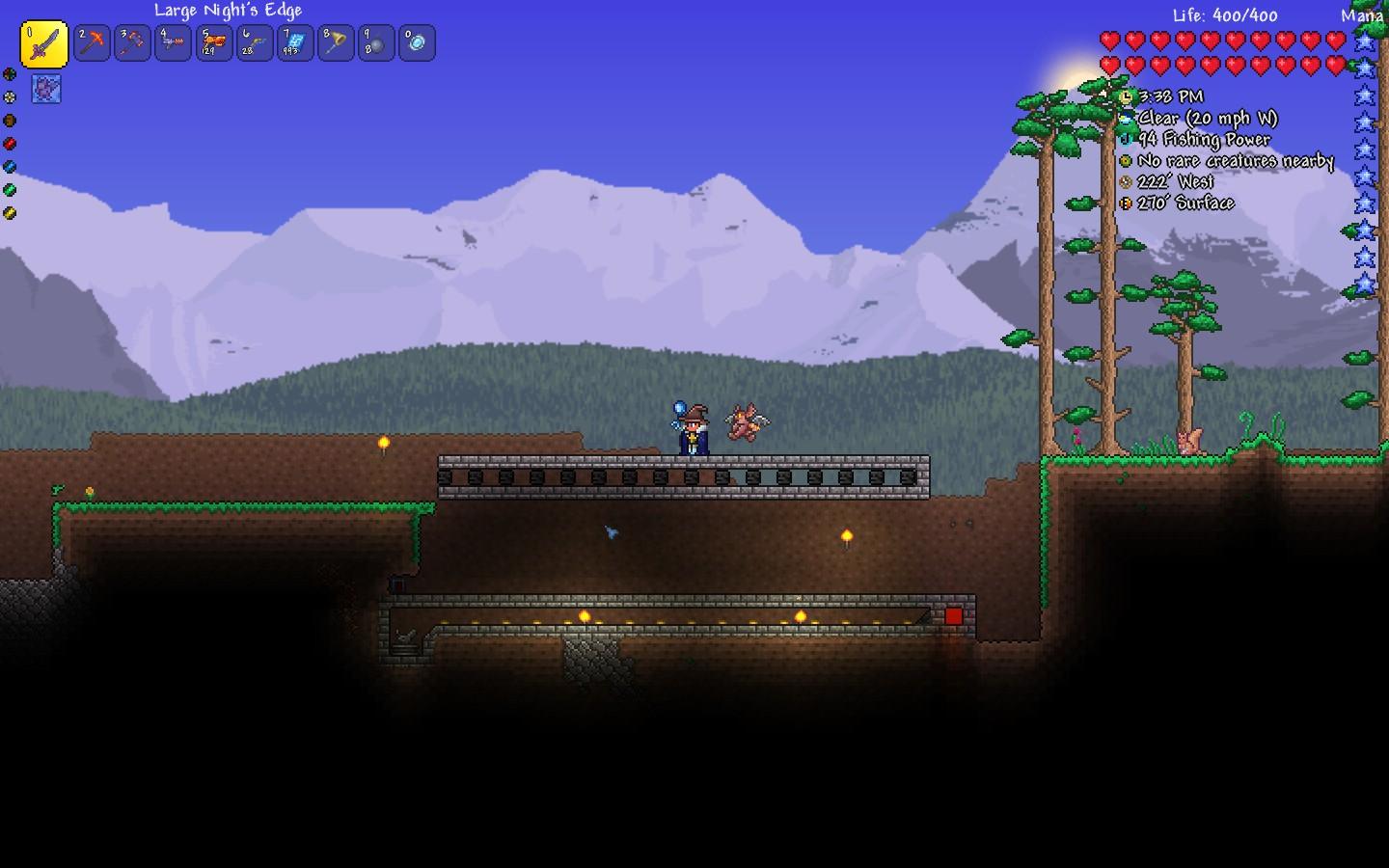Click the weather icon next to Clear (20 mph W)
Viewport: 1389px width, 868px height.
point(1126,117)
